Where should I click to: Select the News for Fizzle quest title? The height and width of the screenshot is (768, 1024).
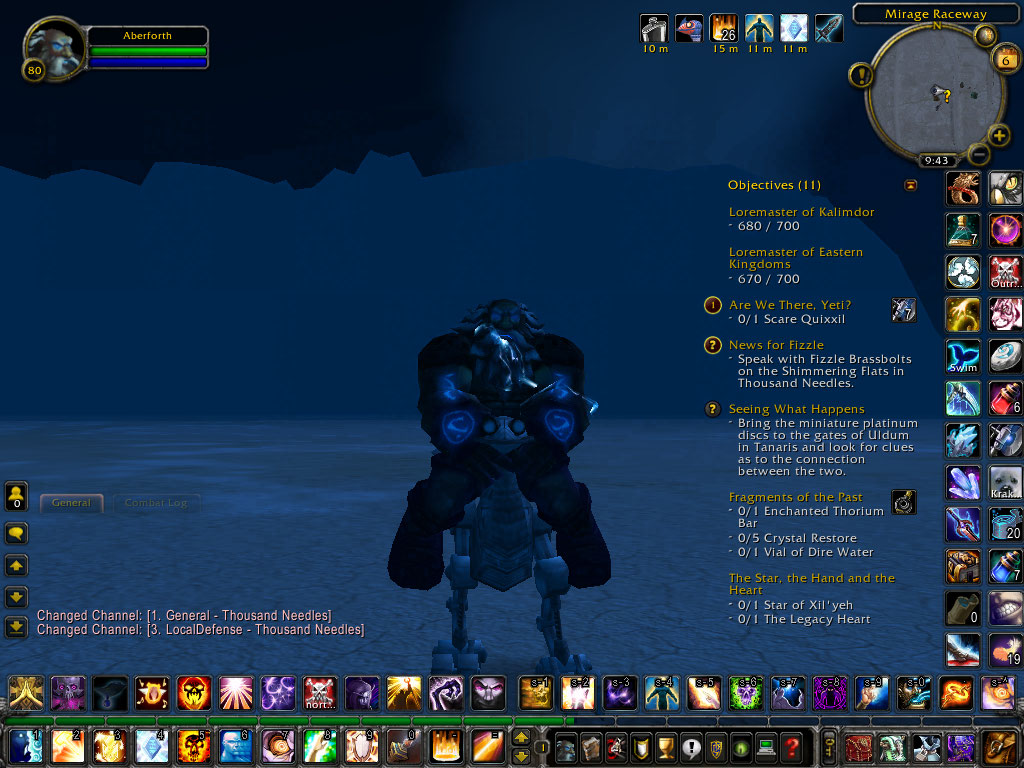pyautogui.click(x=776, y=345)
